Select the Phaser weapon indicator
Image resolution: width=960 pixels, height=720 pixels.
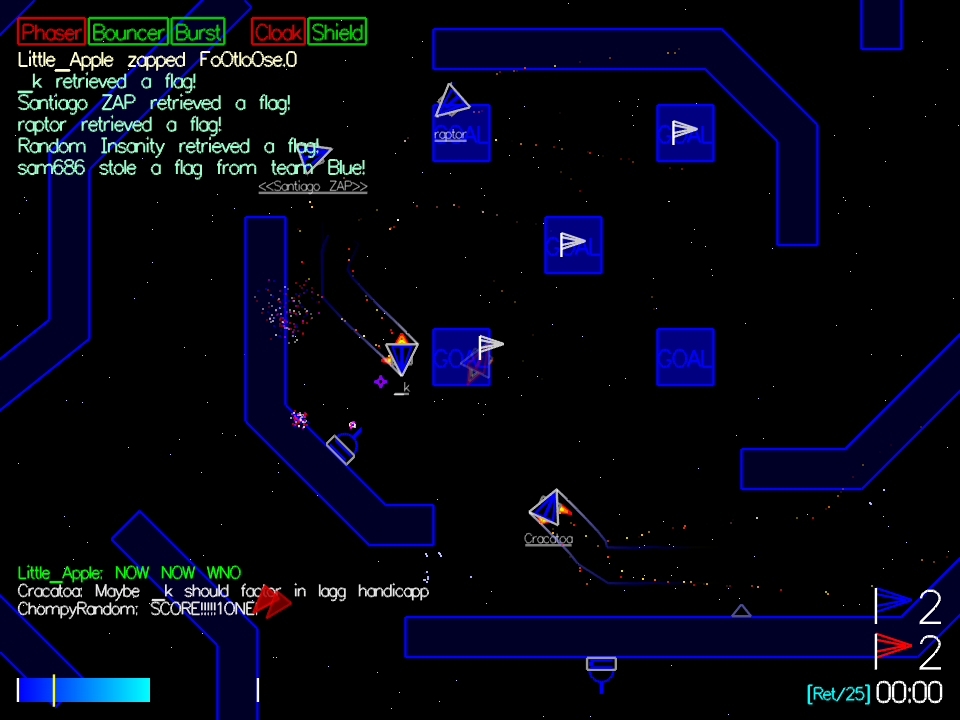point(52,32)
